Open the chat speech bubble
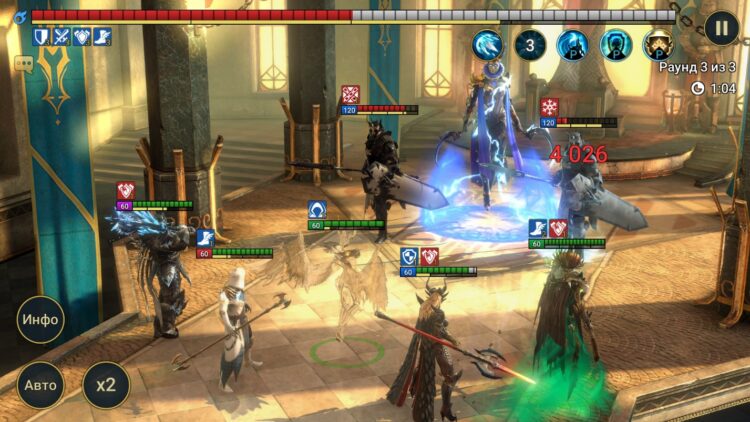 pyautogui.click(x=24, y=63)
